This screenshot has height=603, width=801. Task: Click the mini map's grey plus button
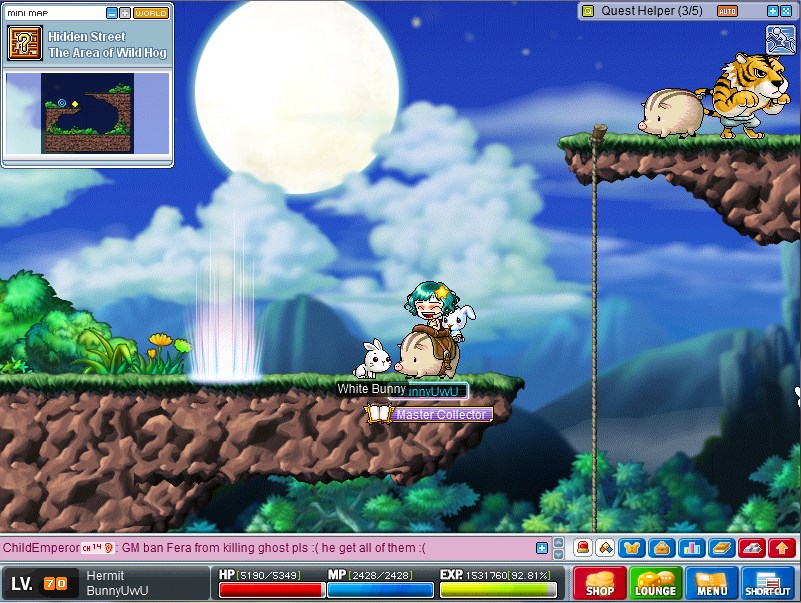[x=124, y=13]
